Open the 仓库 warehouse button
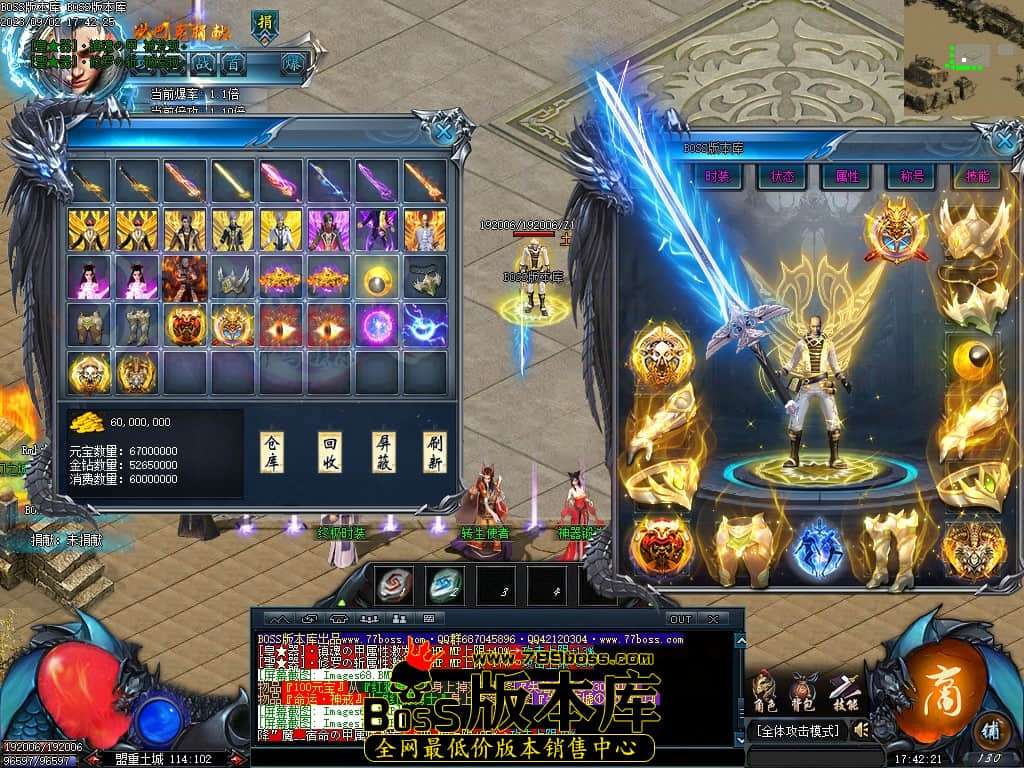 [x=272, y=453]
